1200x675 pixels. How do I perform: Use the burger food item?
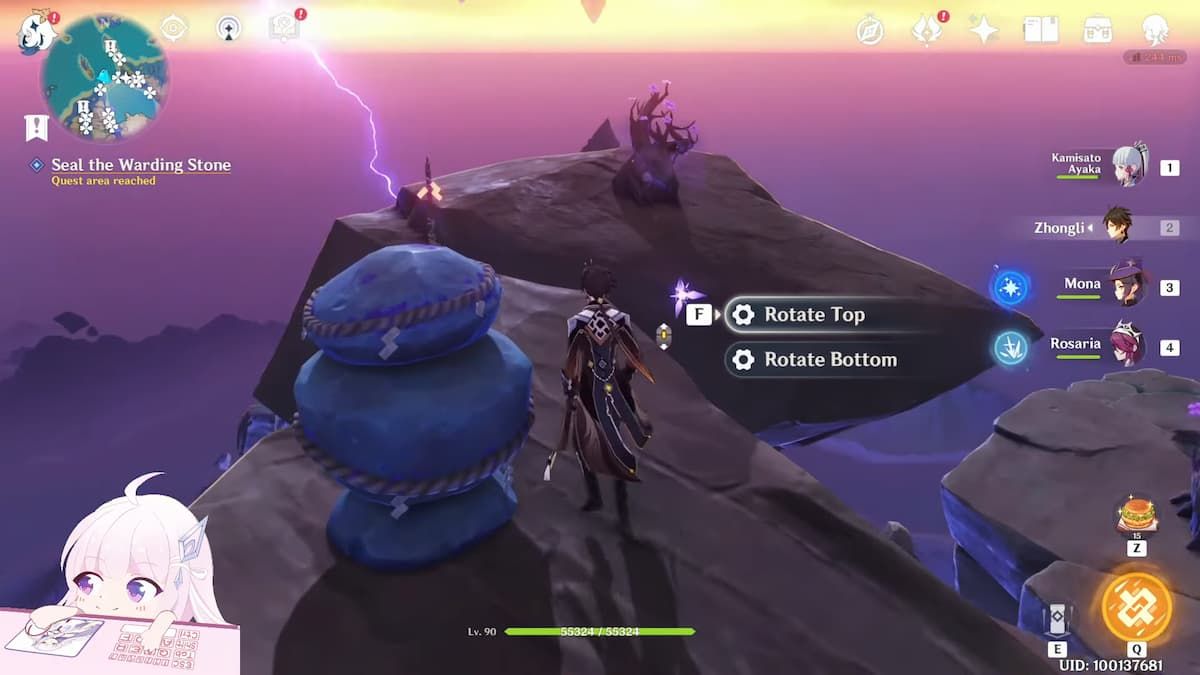click(1136, 516)
